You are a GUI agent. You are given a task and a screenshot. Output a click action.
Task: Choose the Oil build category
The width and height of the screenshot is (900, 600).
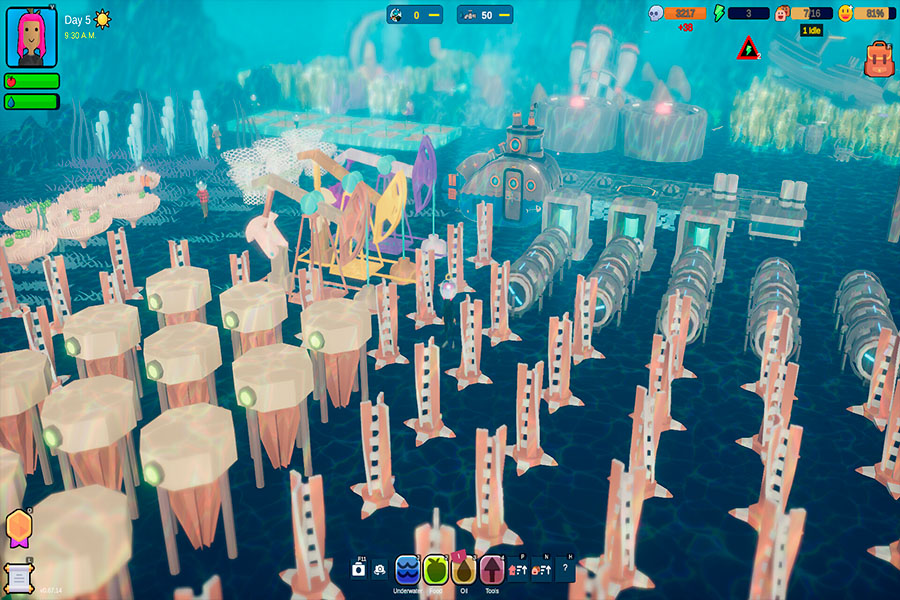(464, 570)
